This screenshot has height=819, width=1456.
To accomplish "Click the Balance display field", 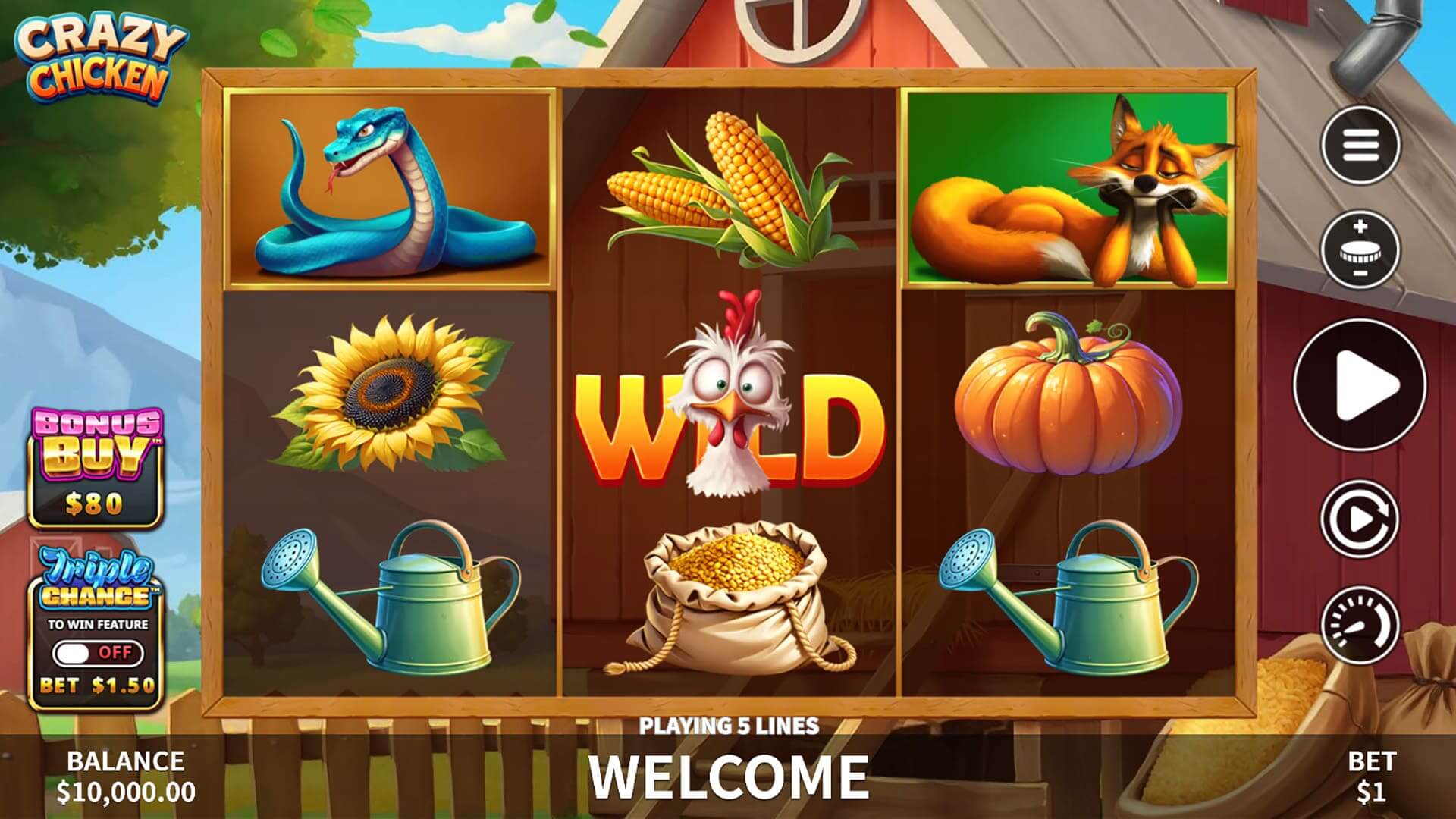I will 125,775.
